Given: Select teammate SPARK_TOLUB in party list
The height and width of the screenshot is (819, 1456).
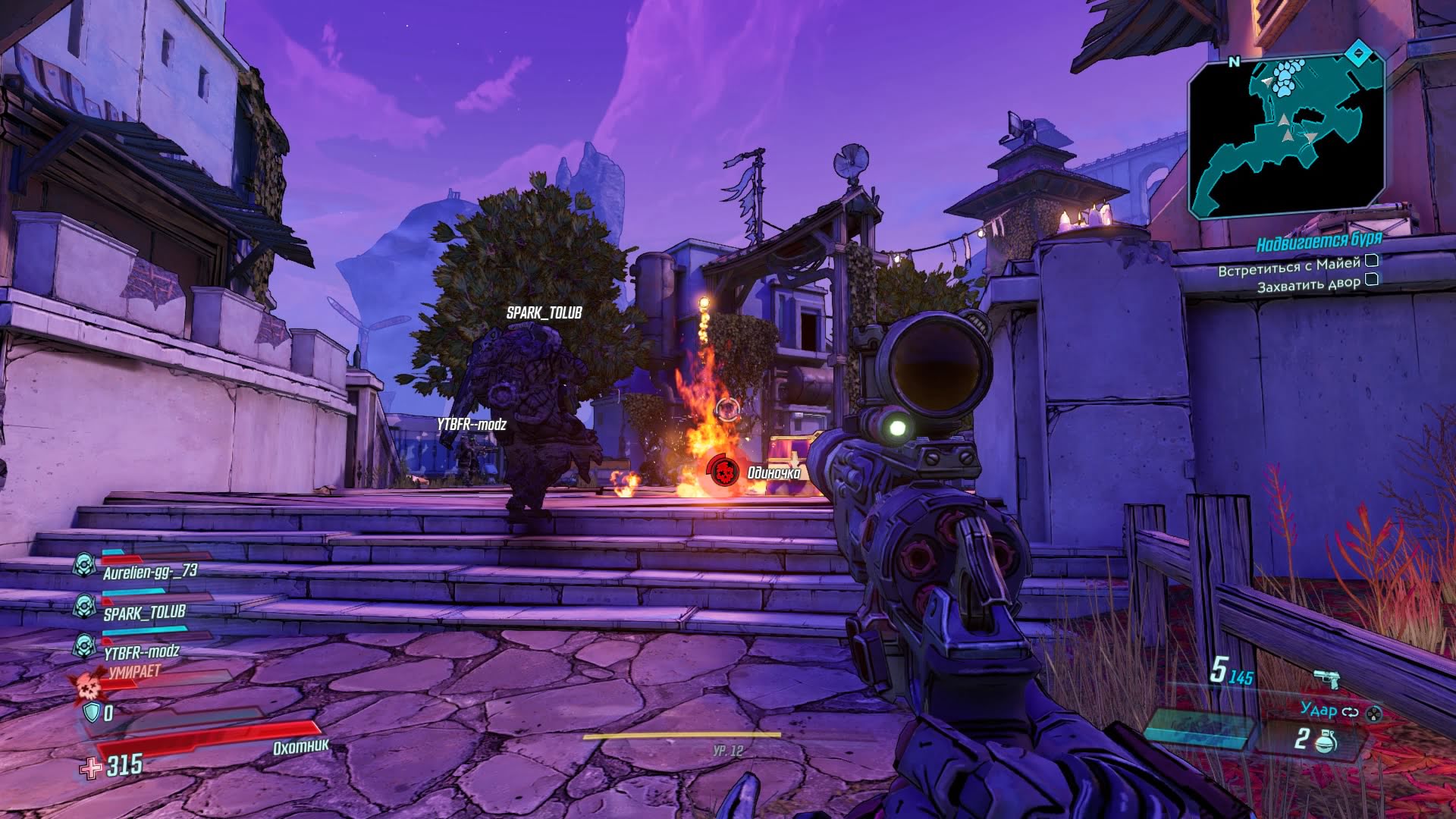Looking at the screenshot, I should tap(144, 612).
